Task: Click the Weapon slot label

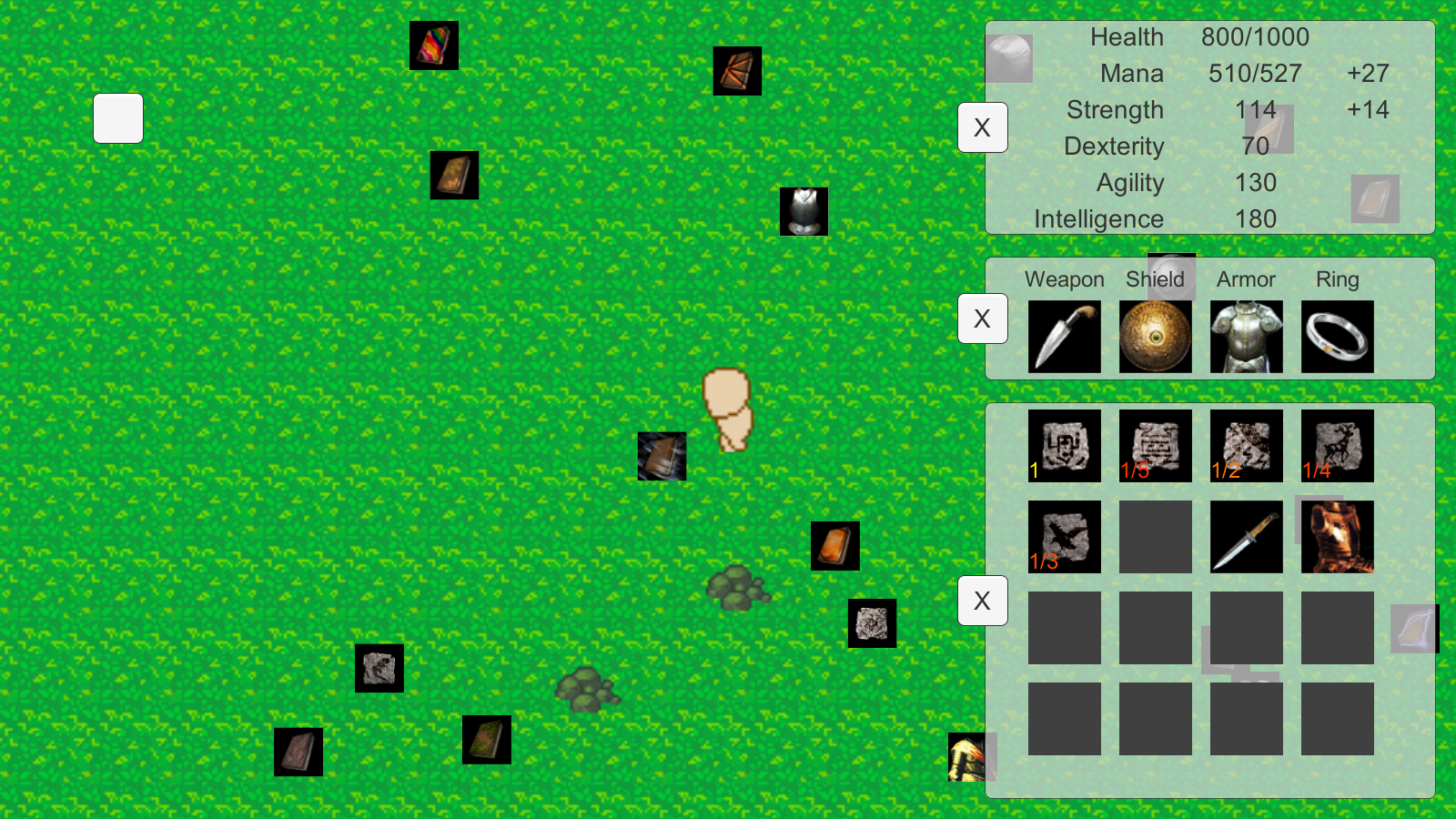Action: coord(1064,279)
